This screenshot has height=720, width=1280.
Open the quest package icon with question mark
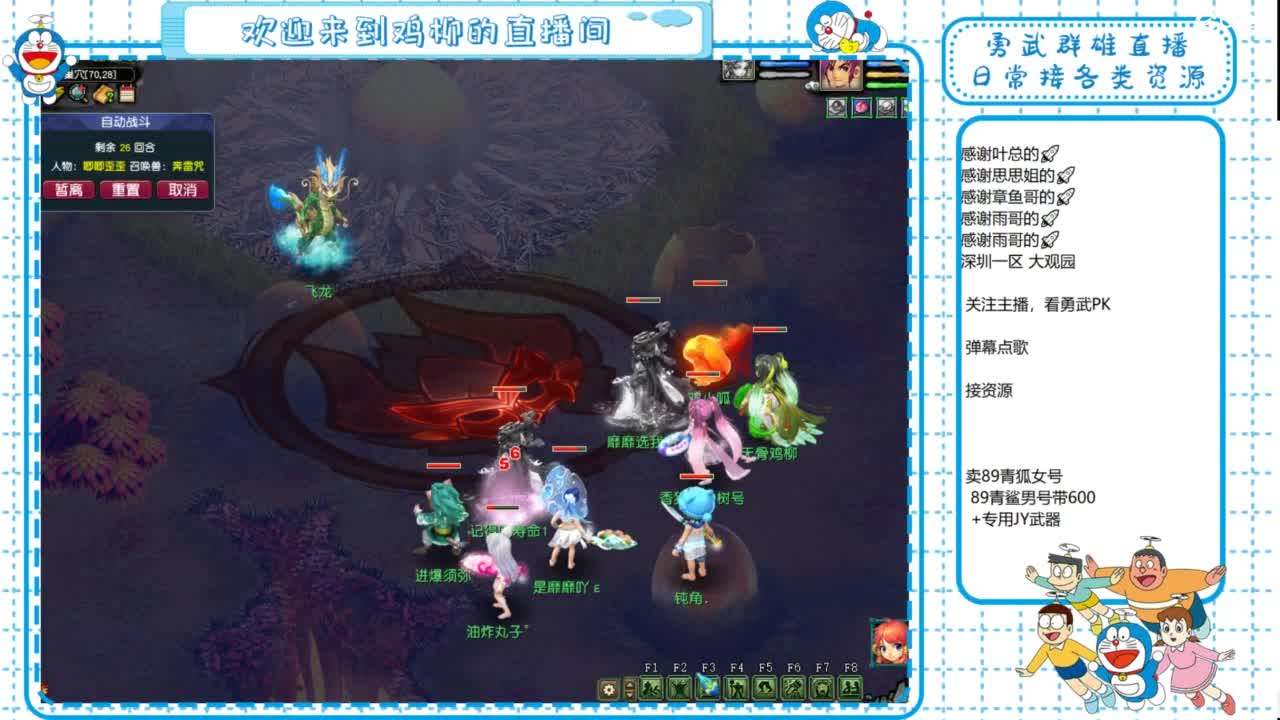click(x=104, y=94)
